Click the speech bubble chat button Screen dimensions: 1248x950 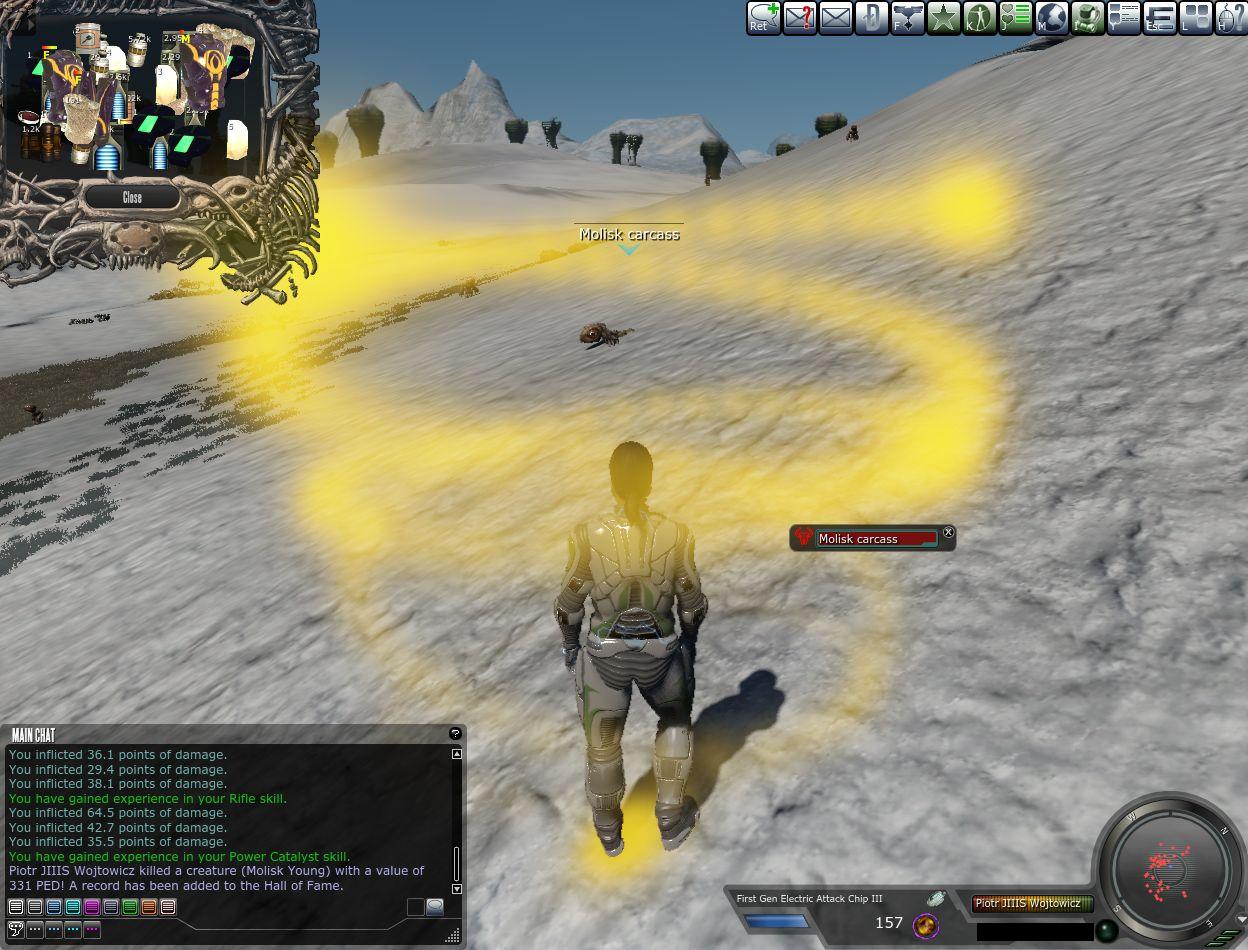[434, 907]
